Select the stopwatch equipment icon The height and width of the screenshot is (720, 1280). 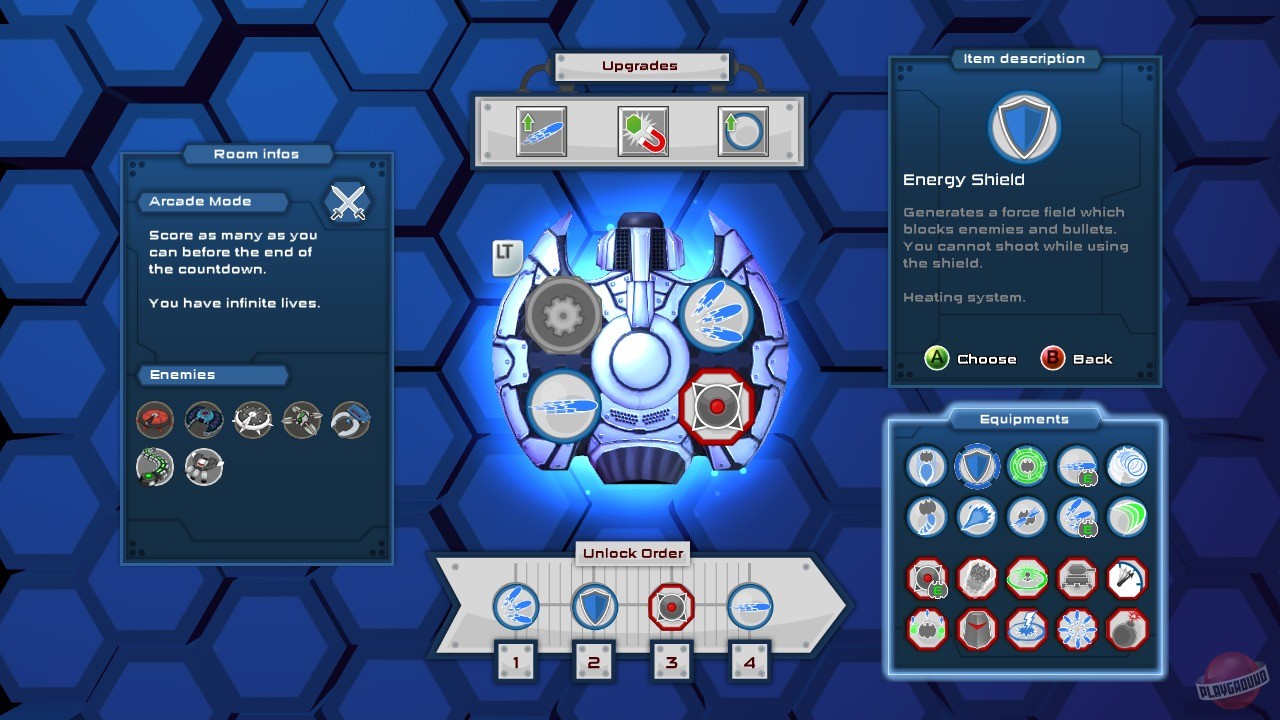(x=1127, y=578)
